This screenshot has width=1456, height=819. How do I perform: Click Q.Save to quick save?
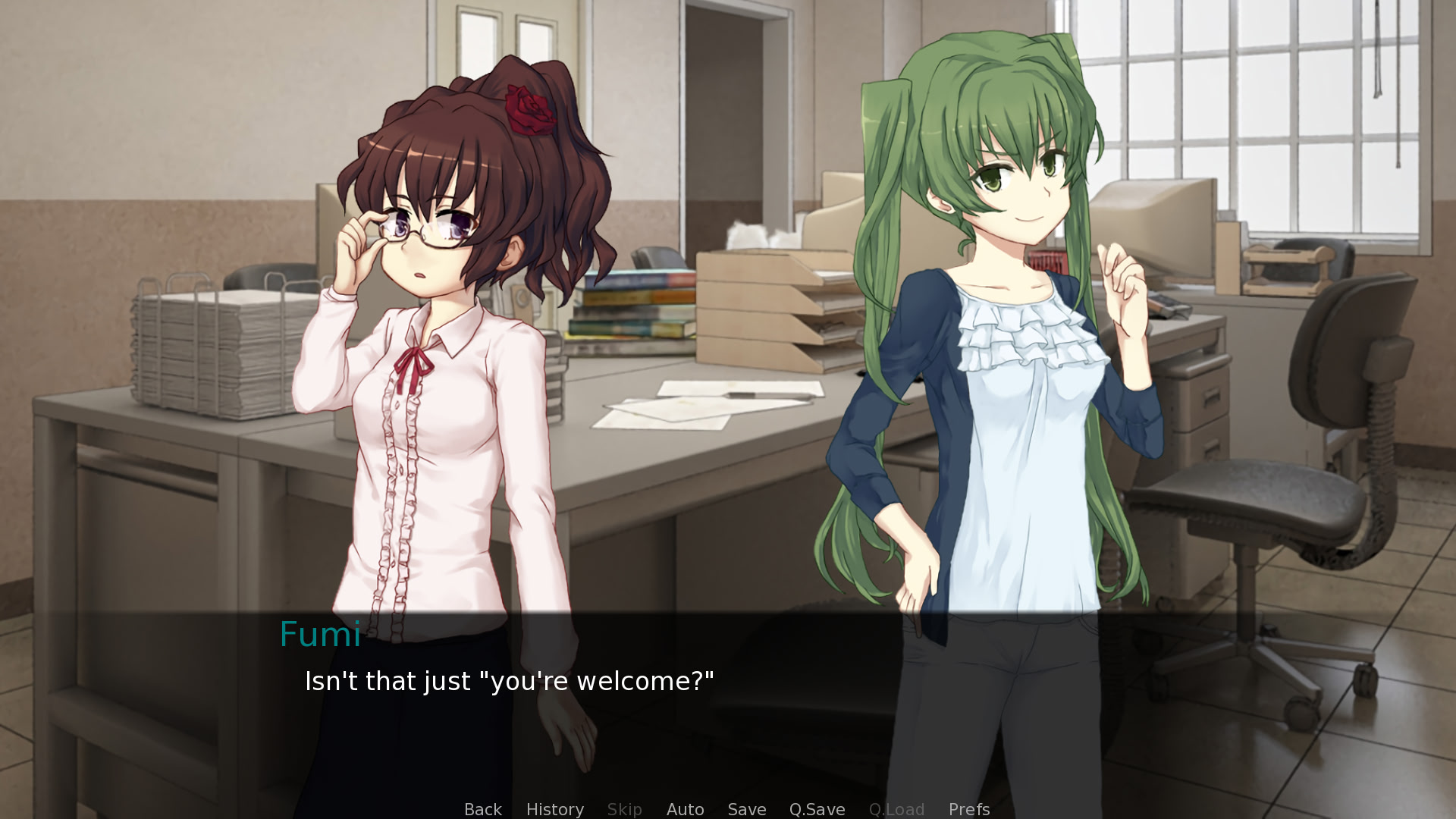[x=816, y=809]
